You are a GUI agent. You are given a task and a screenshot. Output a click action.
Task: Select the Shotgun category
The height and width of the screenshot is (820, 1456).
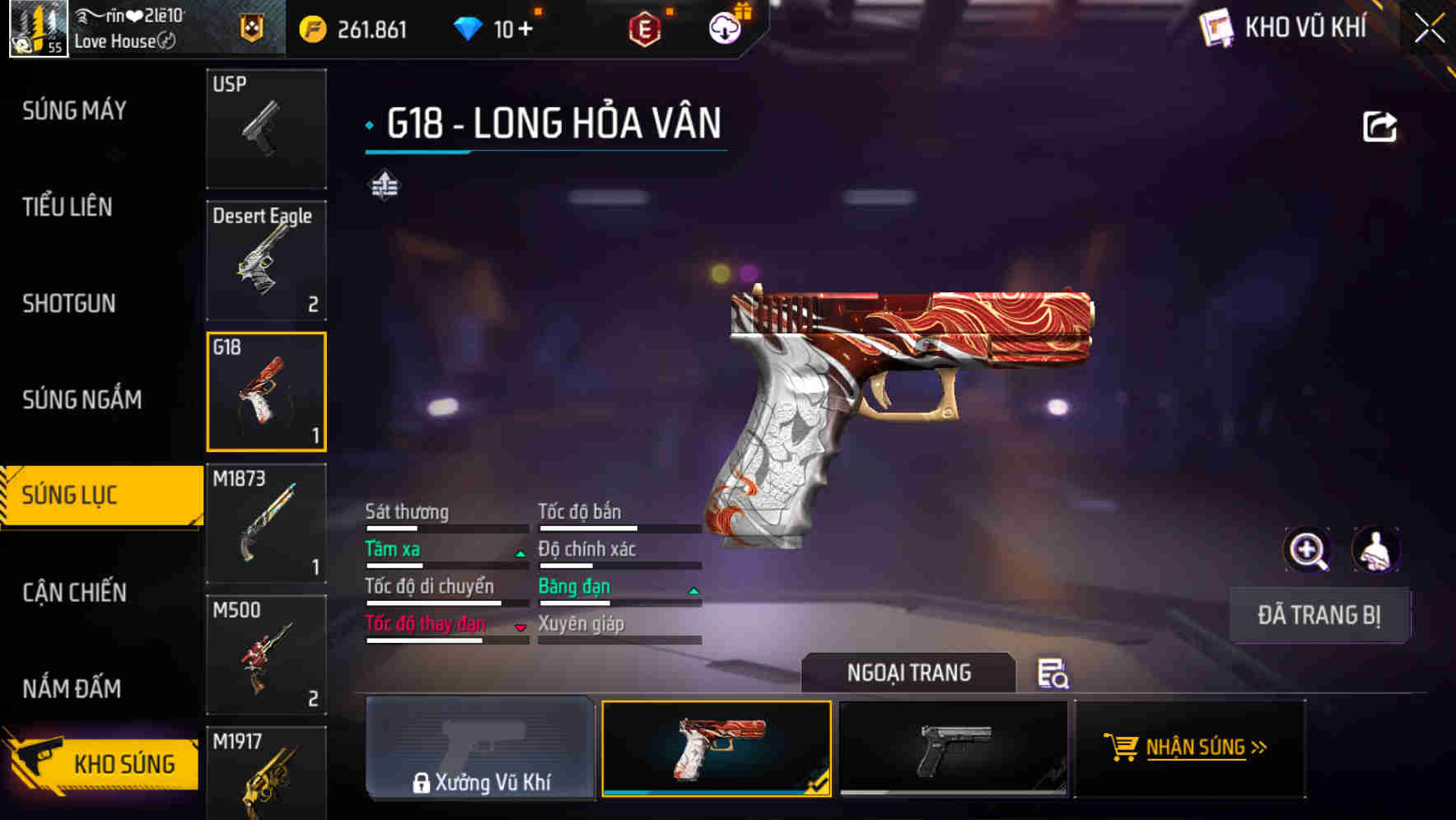[x=69, y=303]
